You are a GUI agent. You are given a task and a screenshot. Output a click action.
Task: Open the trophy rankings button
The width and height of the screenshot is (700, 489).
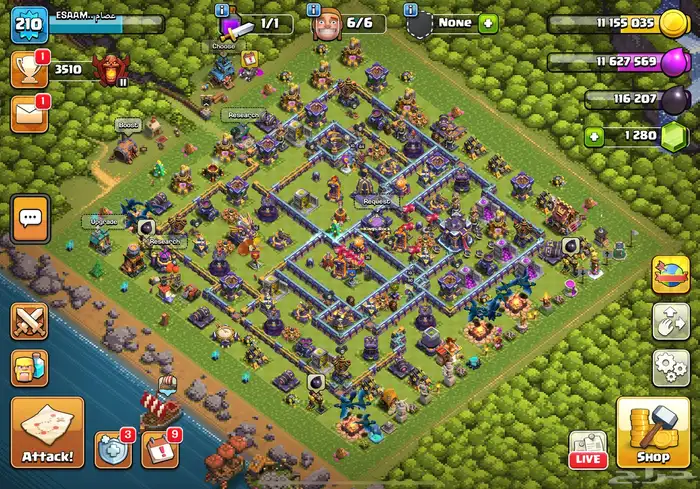29,69
